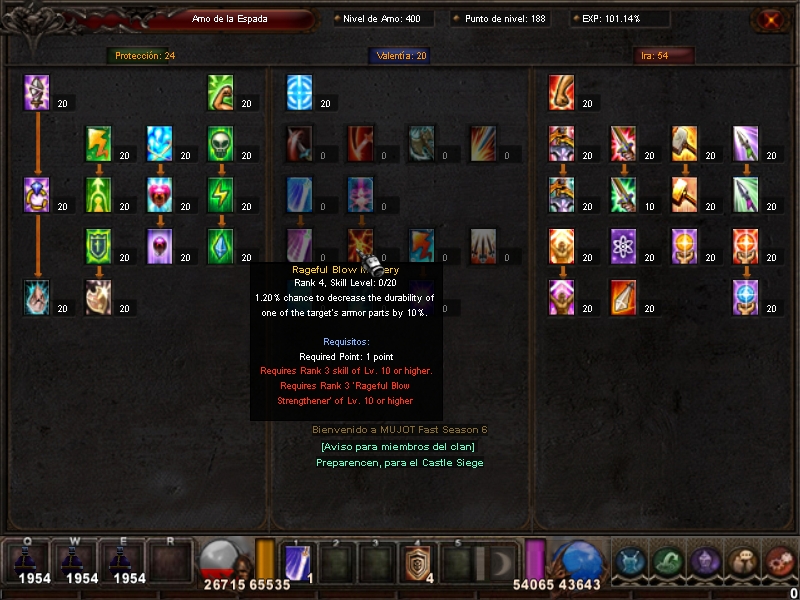800x600 pixels.
Task: Choose the green skull skill icon
Action: point(222,143)
